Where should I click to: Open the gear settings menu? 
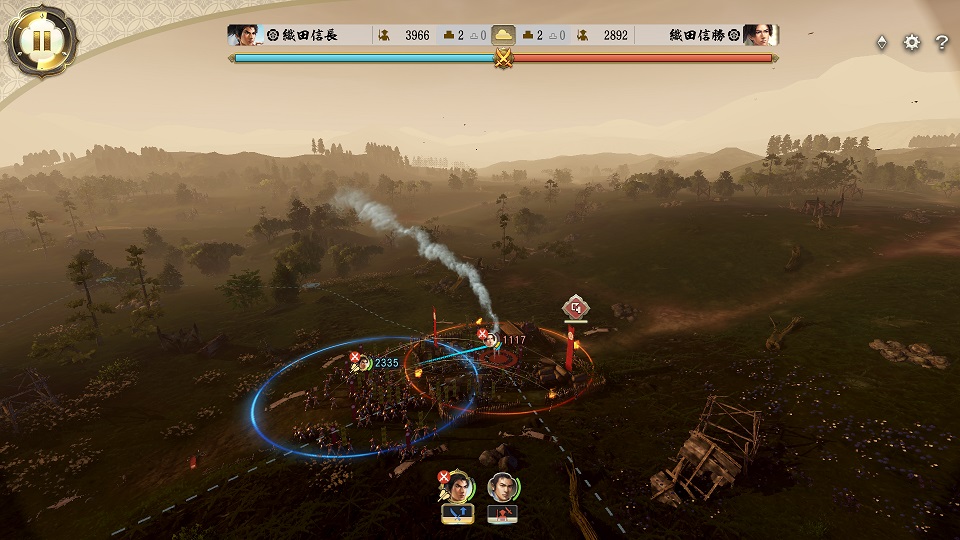tap(911, 42)
